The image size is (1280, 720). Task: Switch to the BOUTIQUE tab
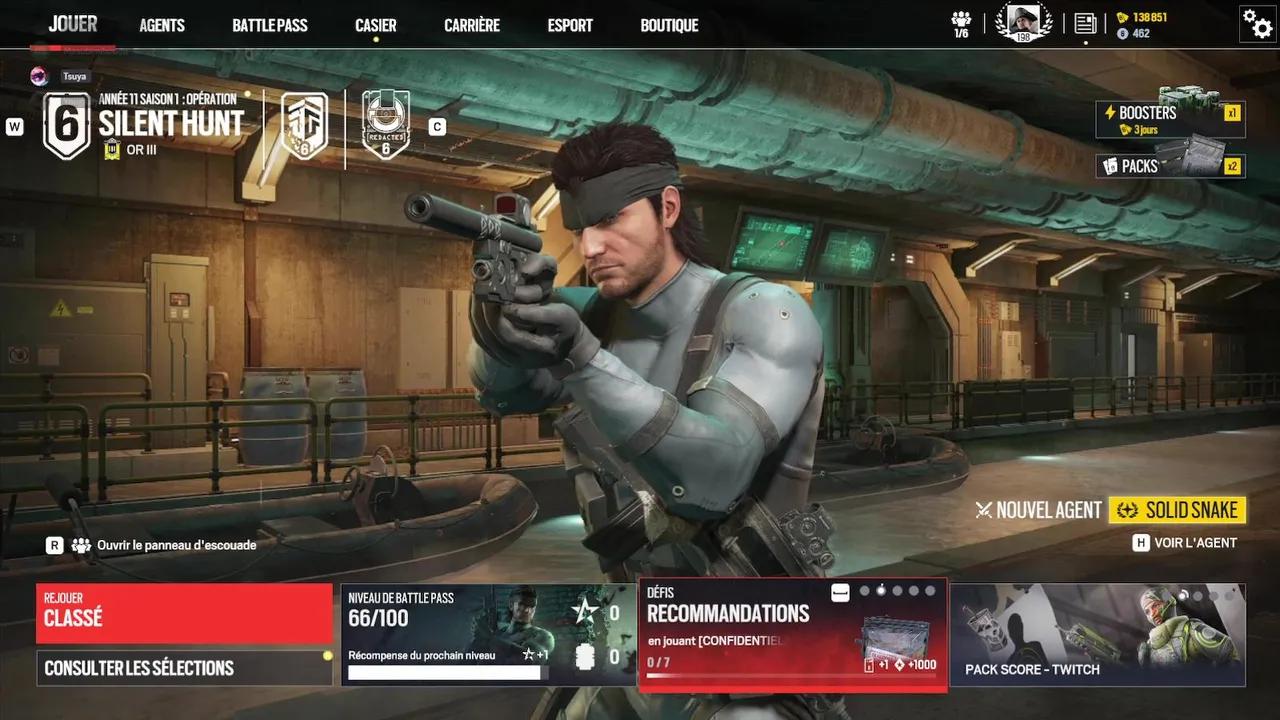click(x=669, y=25)
